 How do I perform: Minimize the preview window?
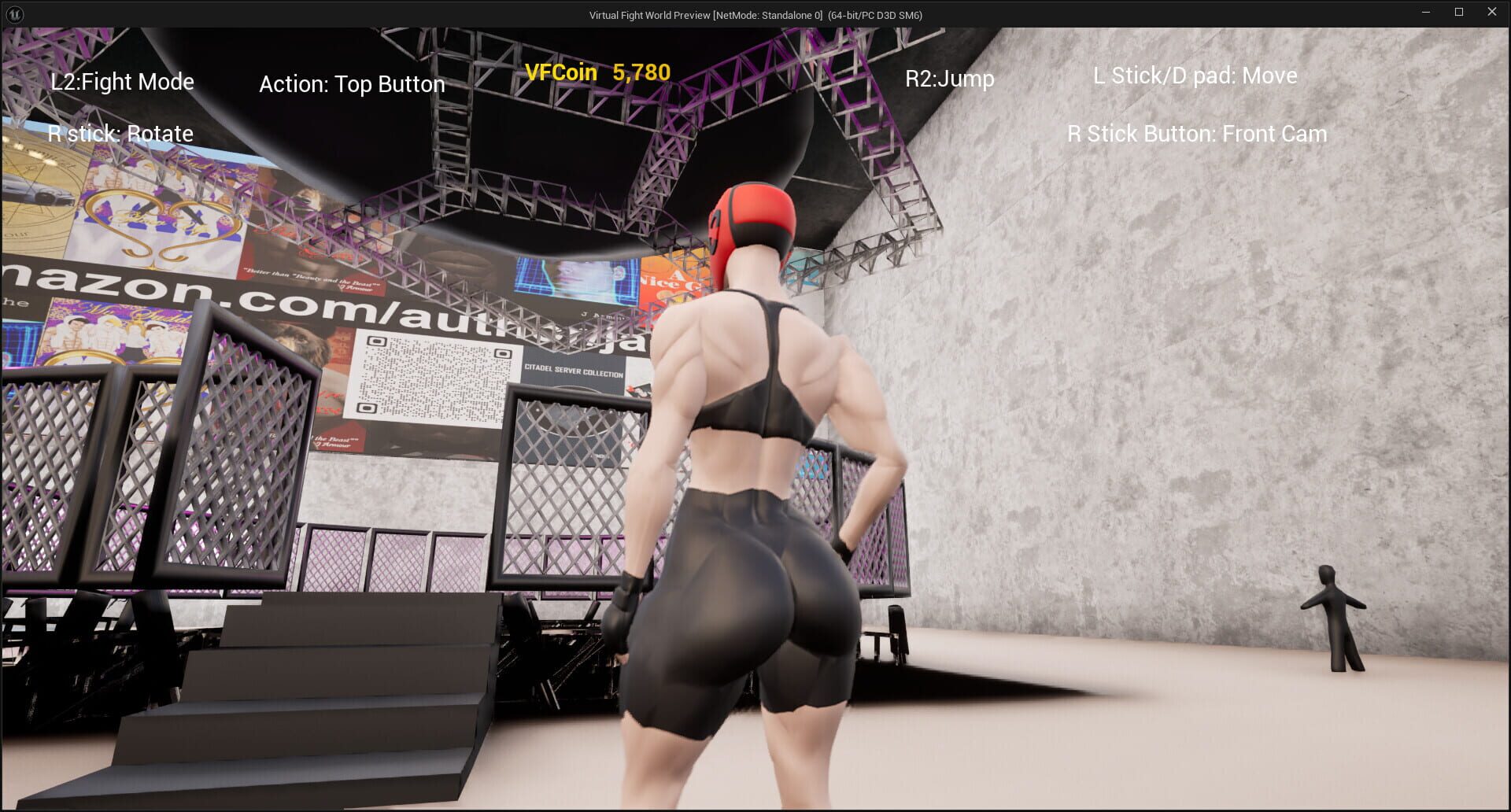pos(1426,12)
